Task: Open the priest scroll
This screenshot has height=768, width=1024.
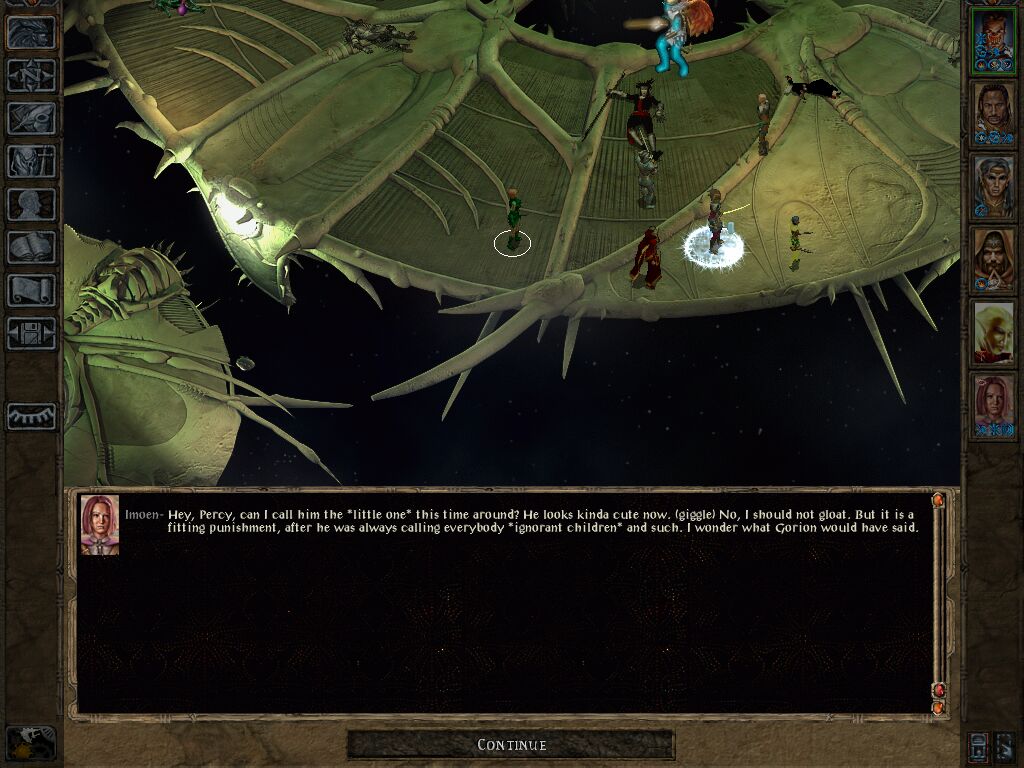Action: point(31,291)
